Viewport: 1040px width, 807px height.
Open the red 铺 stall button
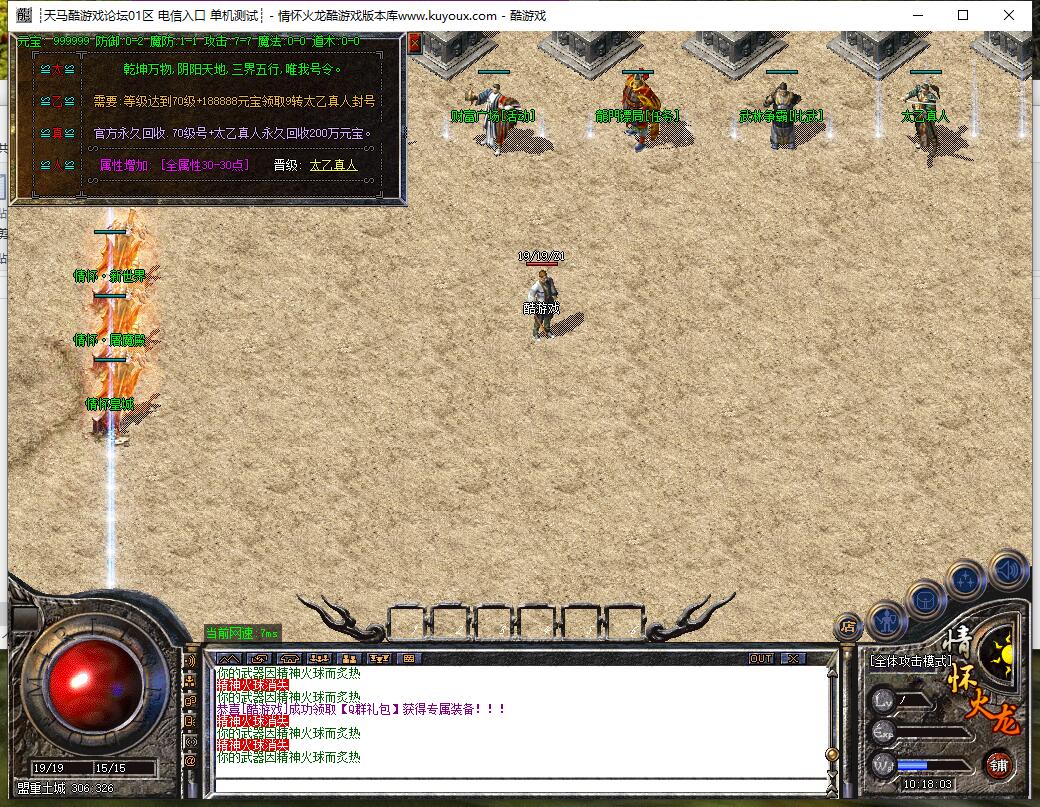tap(997, 764)
